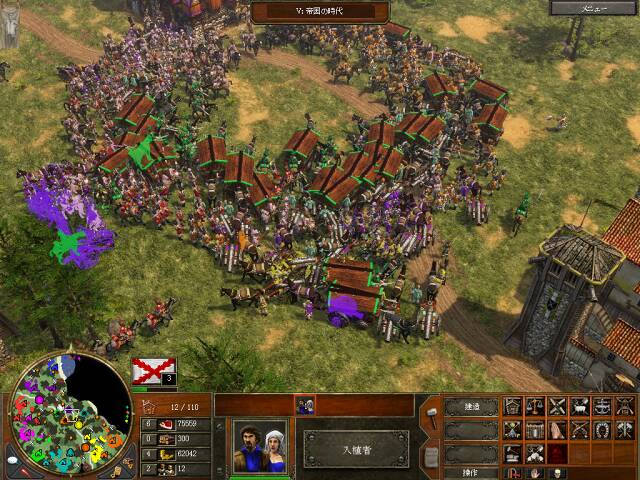Select the settler portrait in the unit panel
640x480 pixels.
tap(260, 445)
